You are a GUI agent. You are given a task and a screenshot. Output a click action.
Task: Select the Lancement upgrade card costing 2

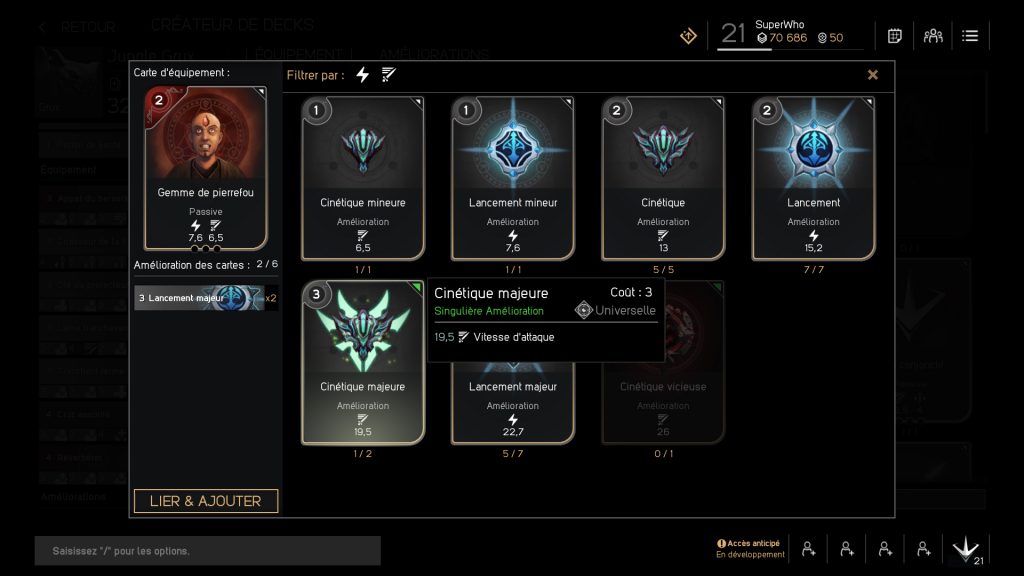pyautogui.click(x=813, y=178)
